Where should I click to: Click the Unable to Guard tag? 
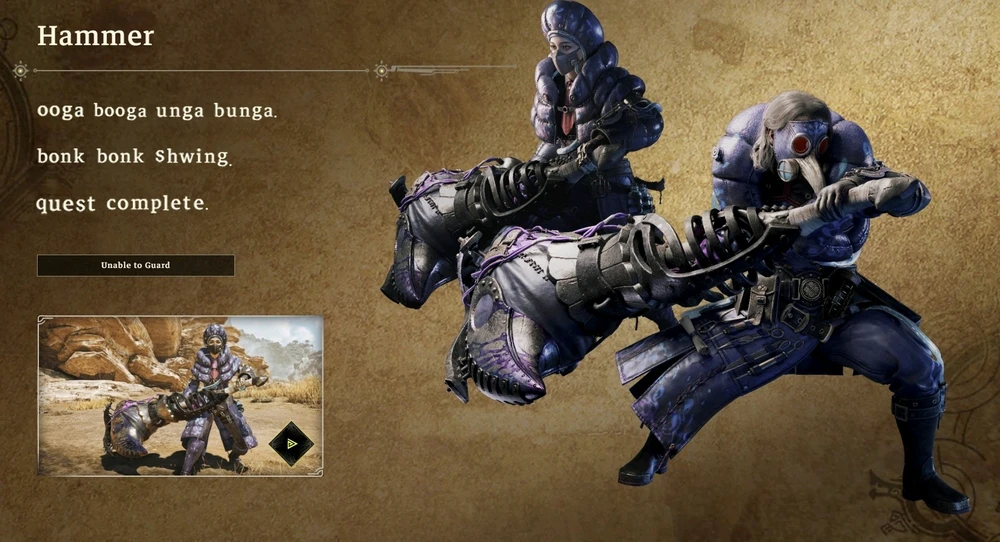(x=135, y=265)
